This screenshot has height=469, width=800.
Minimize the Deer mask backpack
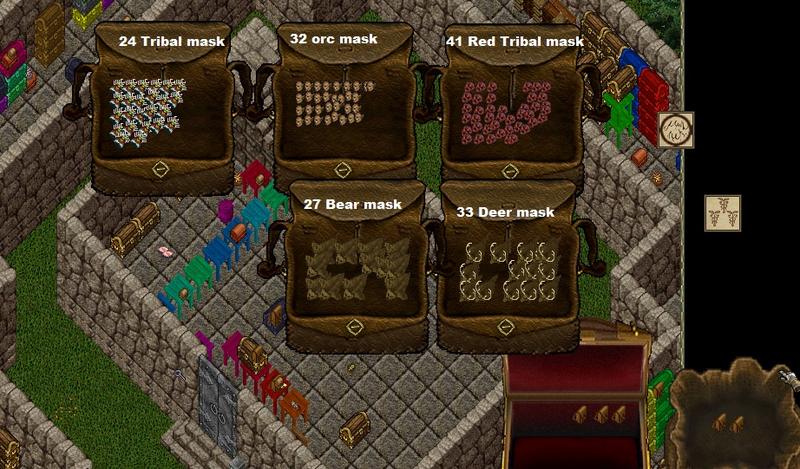[506, 327]
